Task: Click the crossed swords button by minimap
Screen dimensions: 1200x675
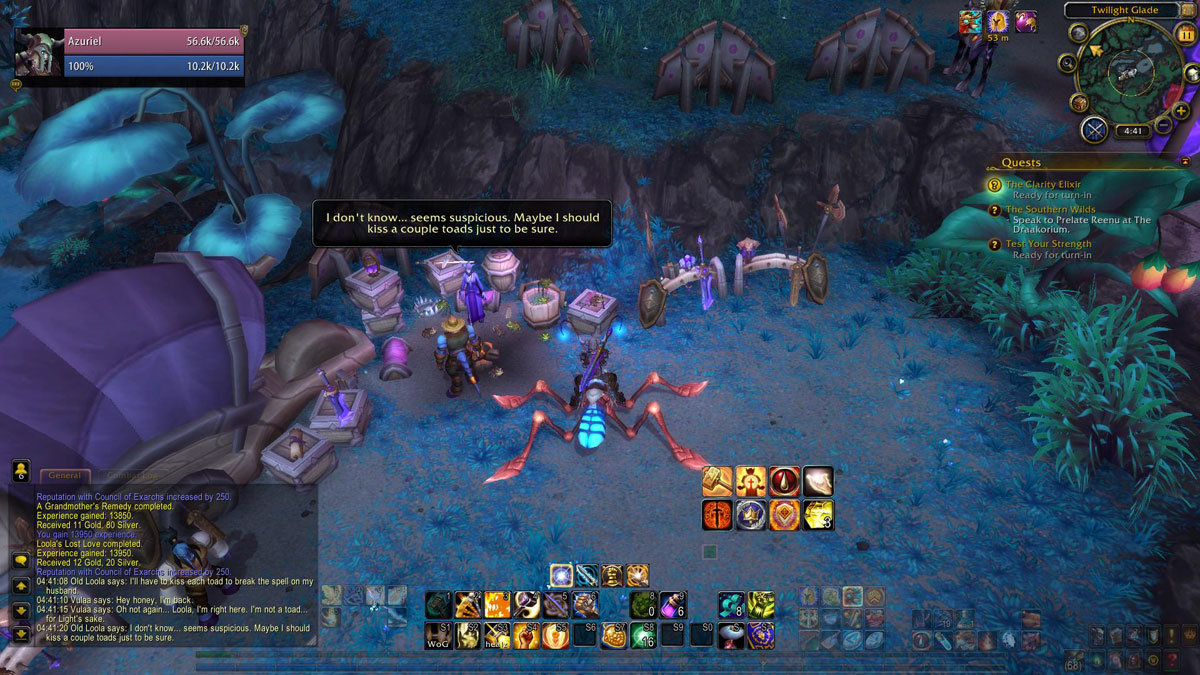Action: click(1094, 129)
